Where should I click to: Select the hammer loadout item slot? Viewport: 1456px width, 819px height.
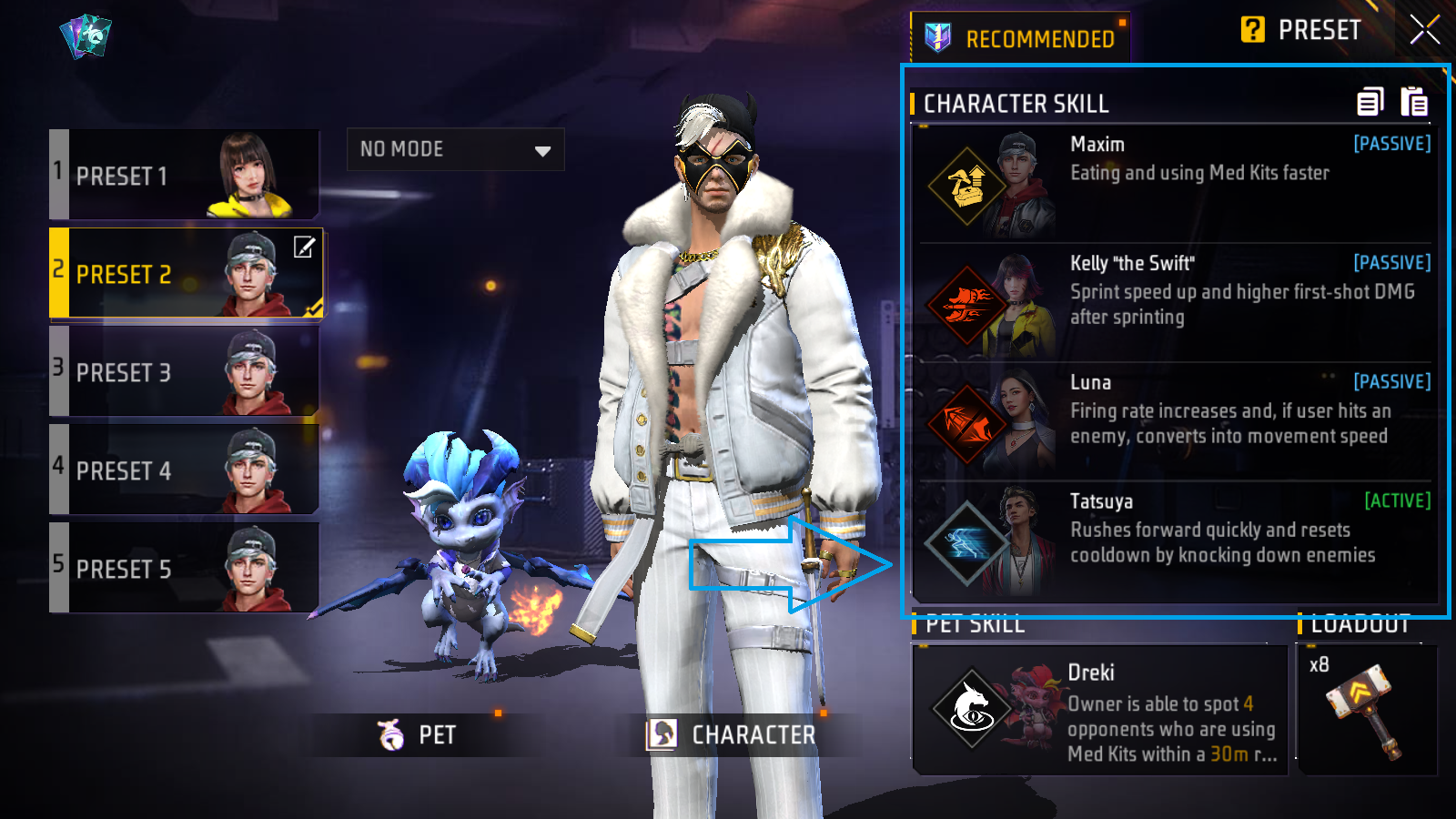point(1367,711)
